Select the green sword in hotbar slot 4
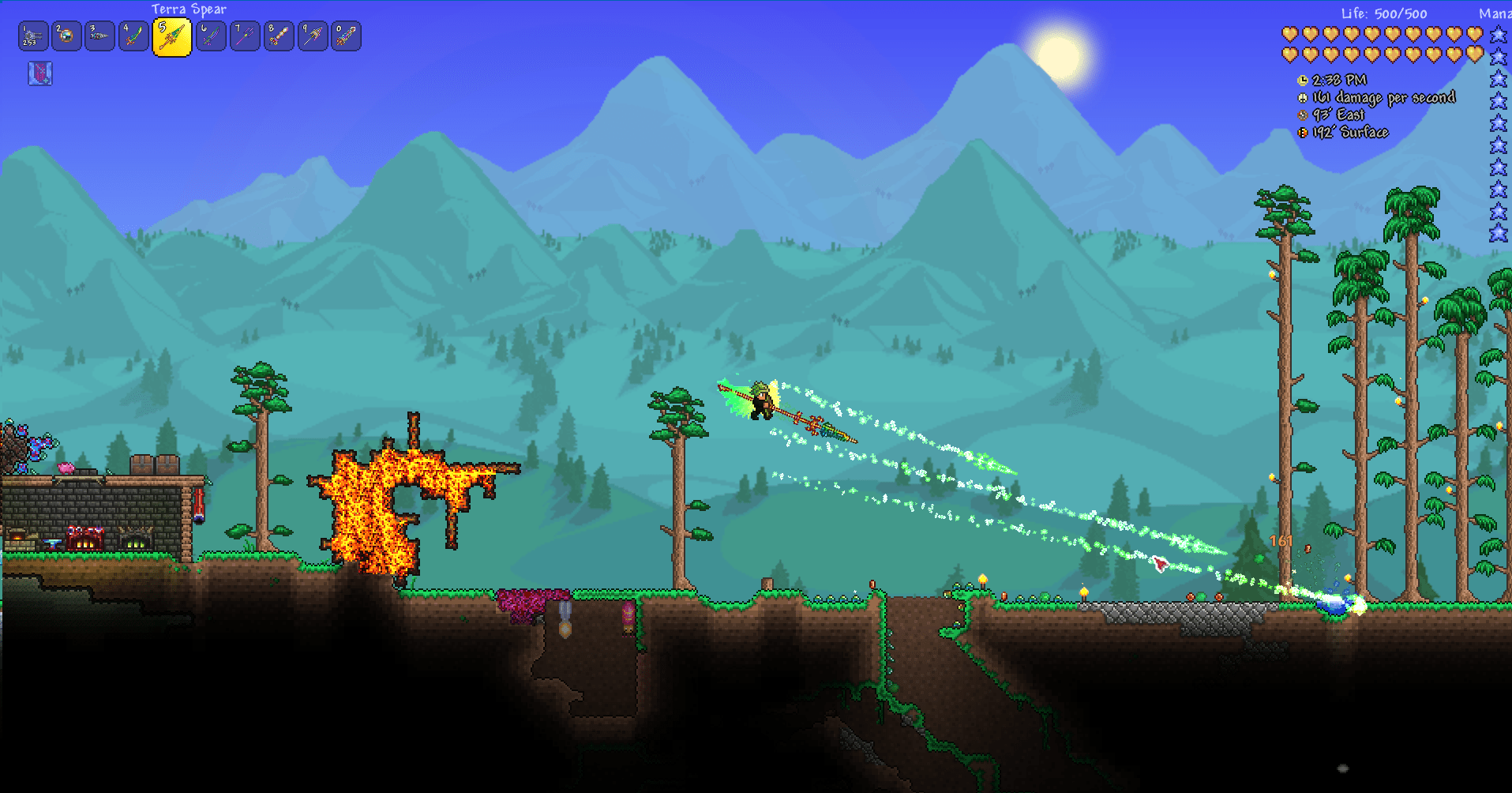The width and height of the screenshot is (1512, 793). click(x=133, y=36)
